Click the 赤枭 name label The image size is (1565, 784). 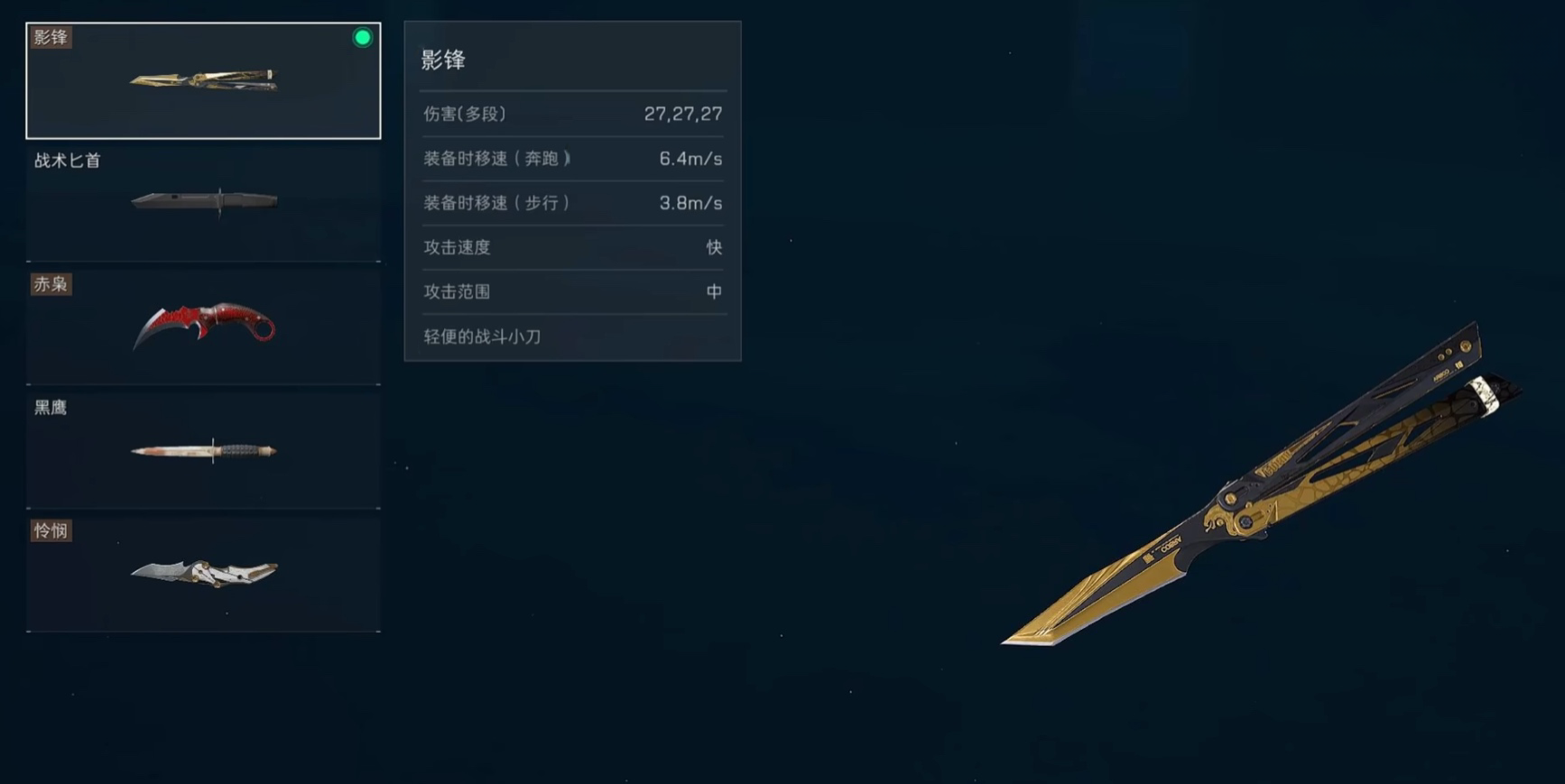coord(51,284)
